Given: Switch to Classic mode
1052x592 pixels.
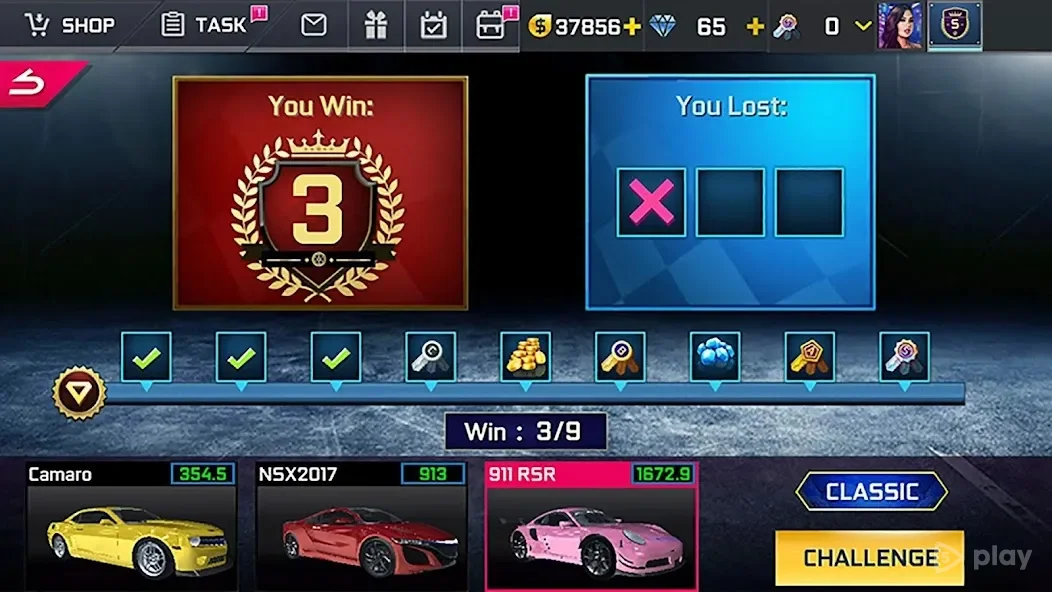Looking at the screenshot, I should tap(871, 491).
